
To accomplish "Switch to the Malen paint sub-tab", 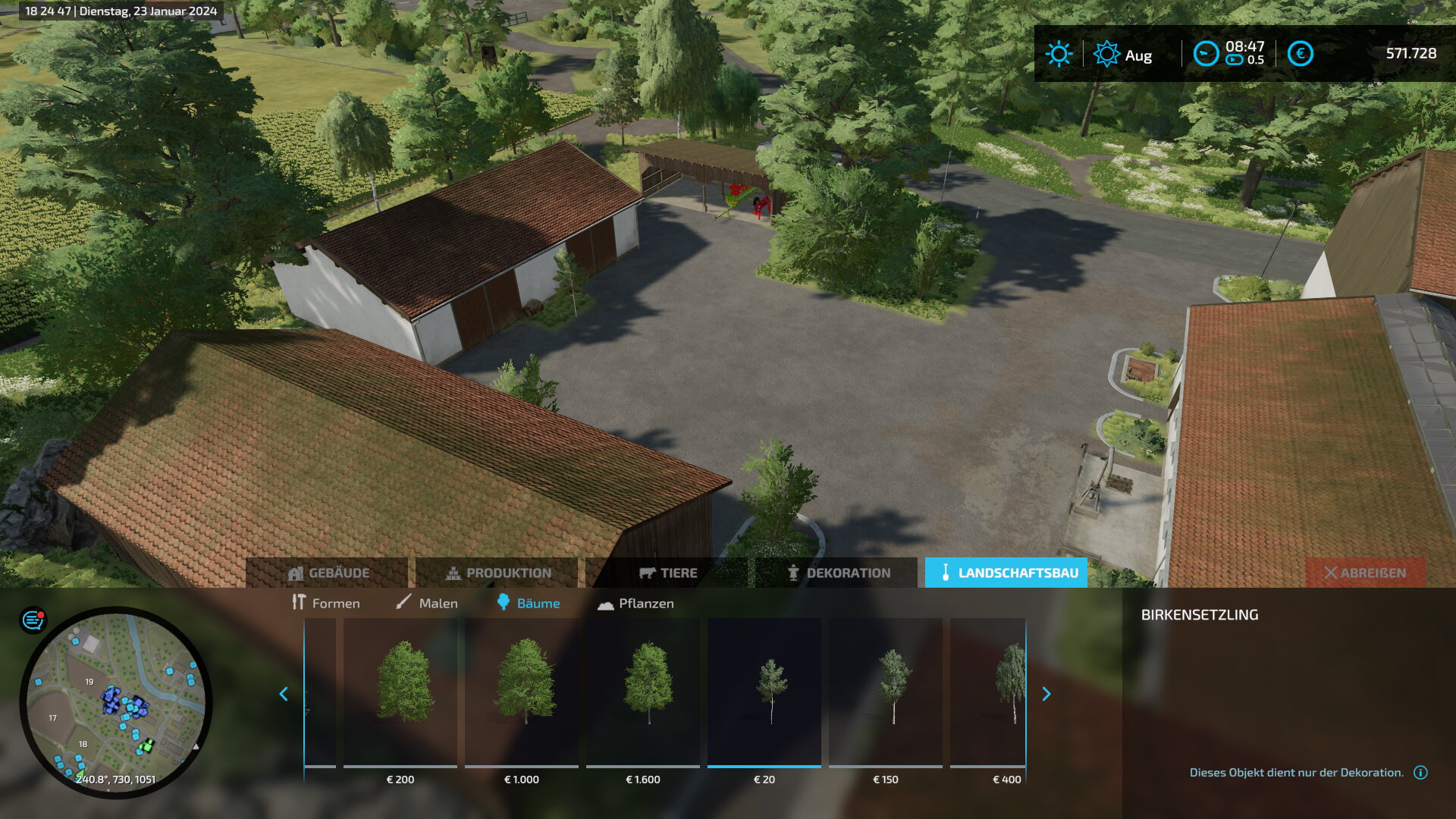I will pyautogui.click(x=427, y=604).
